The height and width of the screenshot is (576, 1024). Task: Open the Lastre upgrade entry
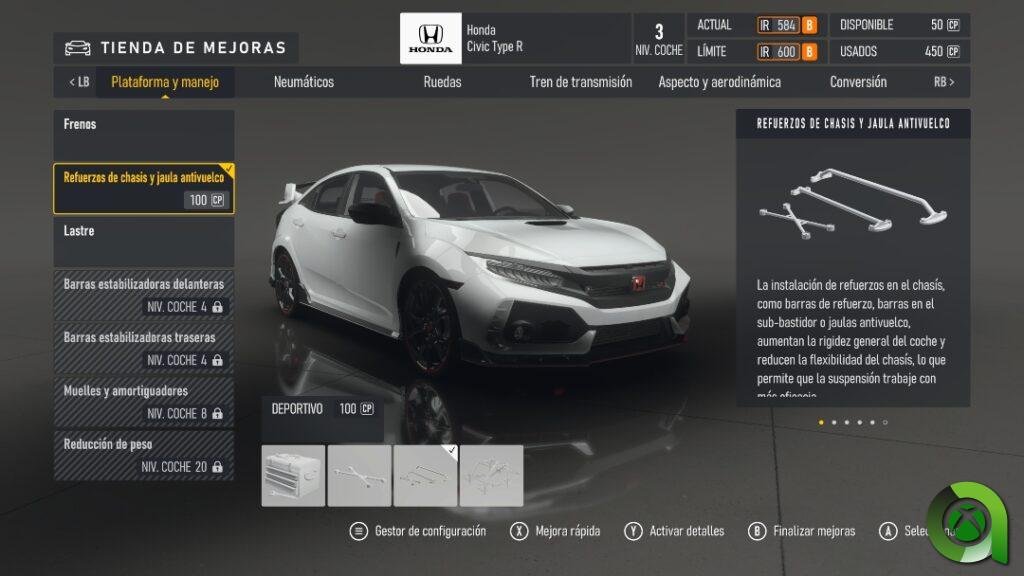[x=144, y=241]
